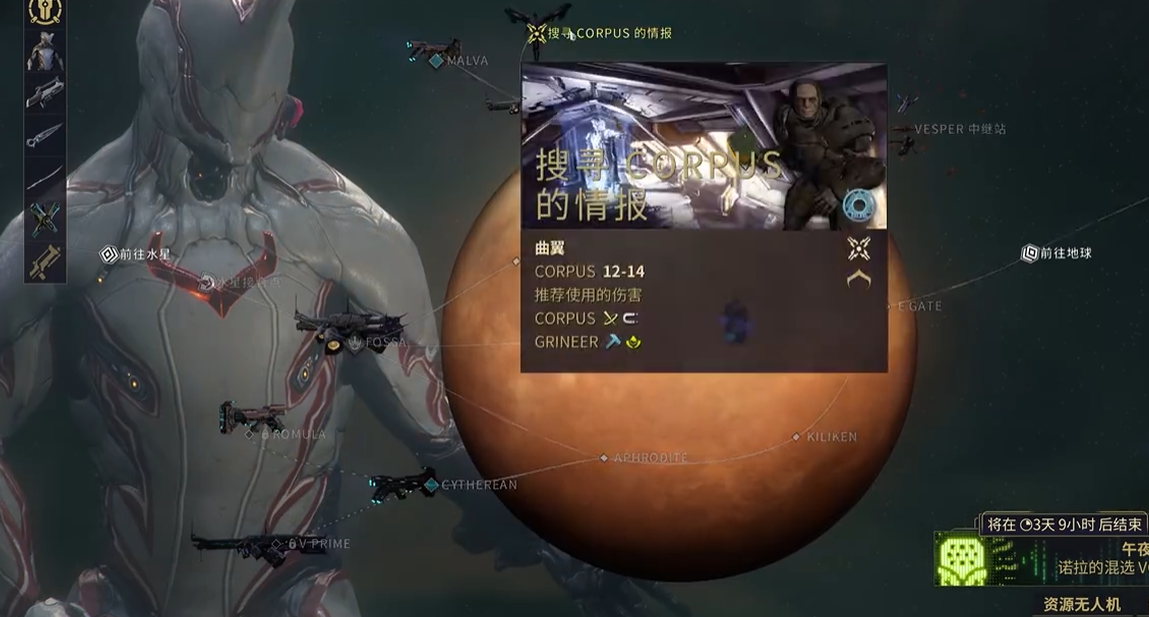Select the dagger-shaped secondary weapon slot
Image resolution: width=1149 pixels, height=617 pixels.
click(44, 135)
